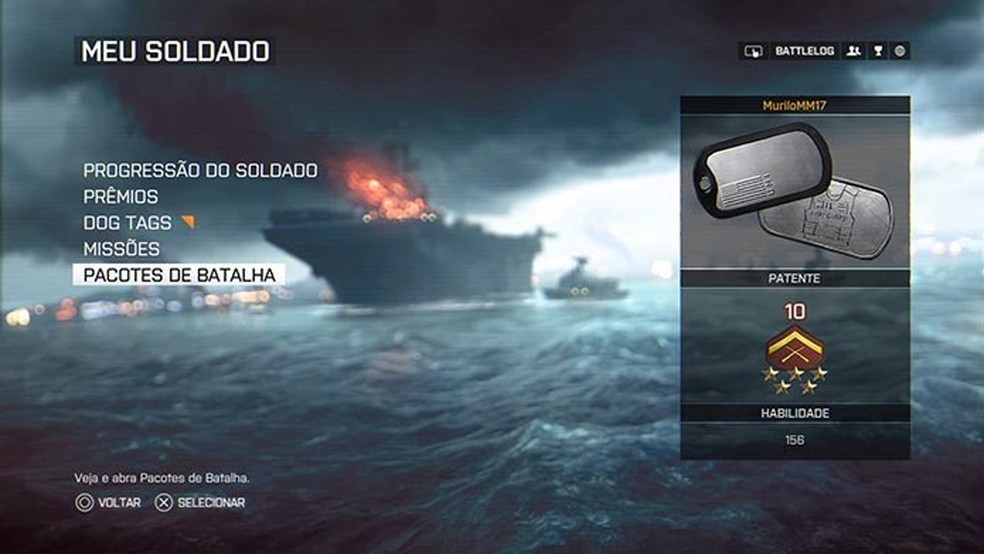Viewport: 984px width, 554px height.
Task: Select the Prêmios menu entry
Action: 120,197
